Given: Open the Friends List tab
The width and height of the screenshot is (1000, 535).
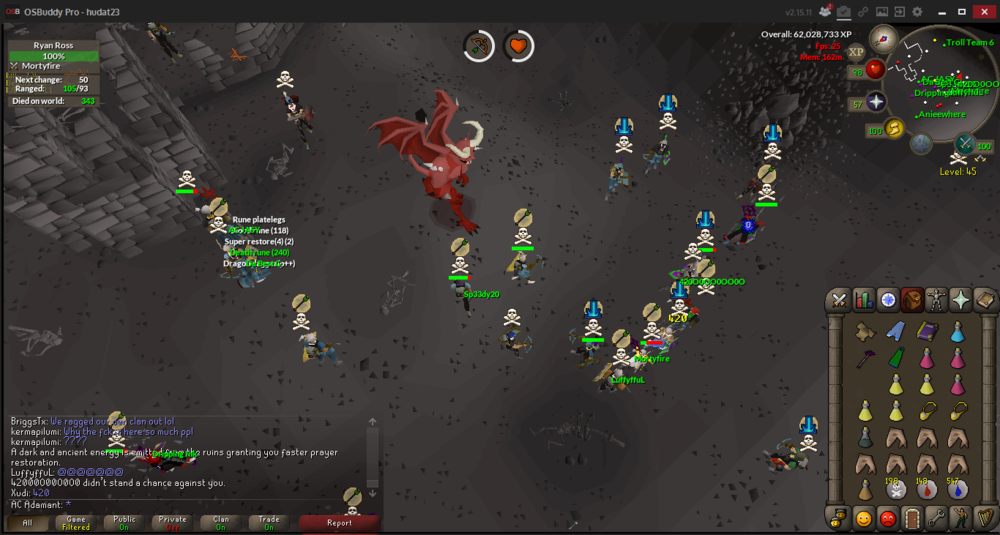Looking at the screenshot, I should pos(863,518).
